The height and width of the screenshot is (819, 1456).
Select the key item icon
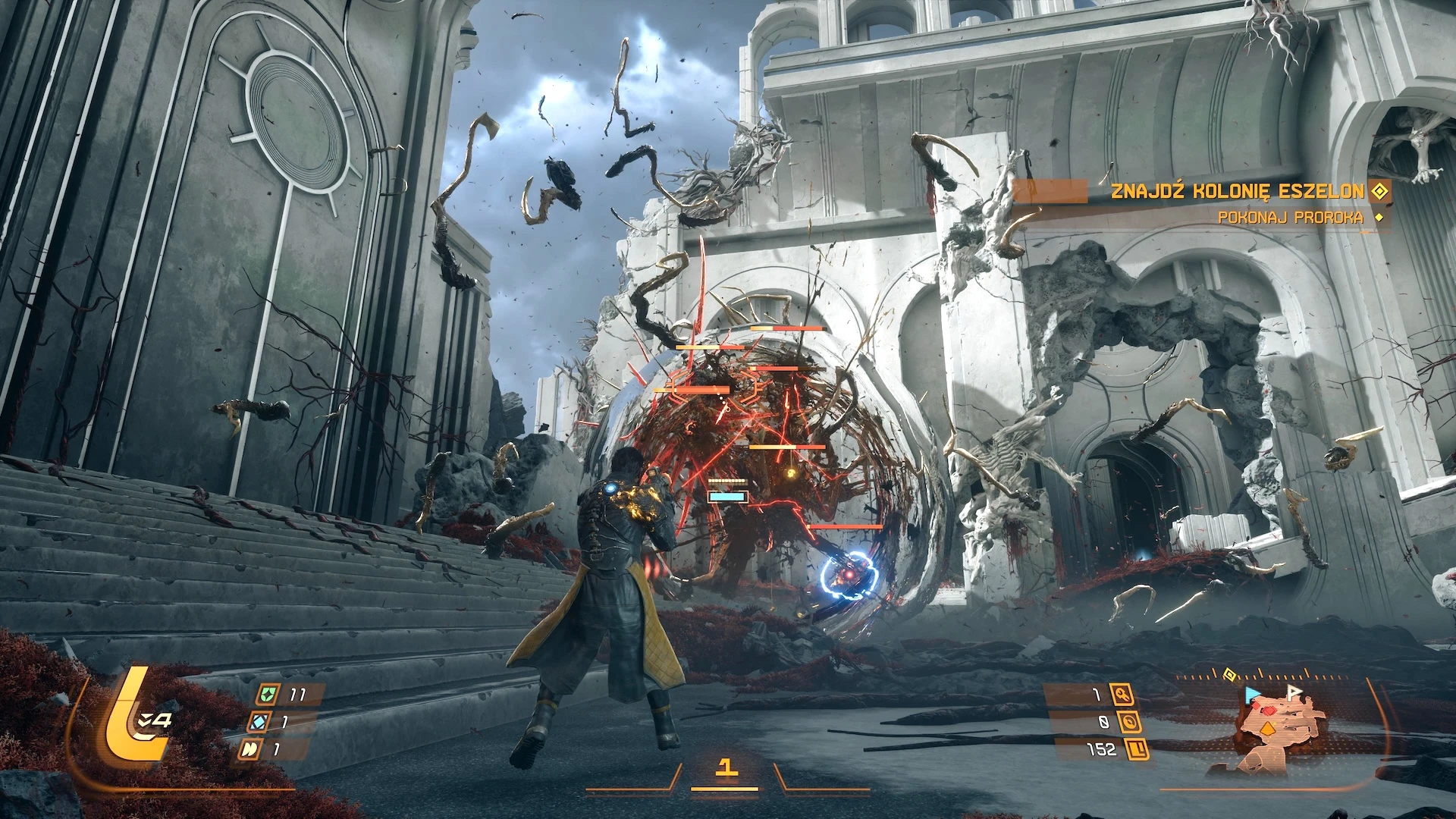pyautogui.click(x=1121, y=694)
